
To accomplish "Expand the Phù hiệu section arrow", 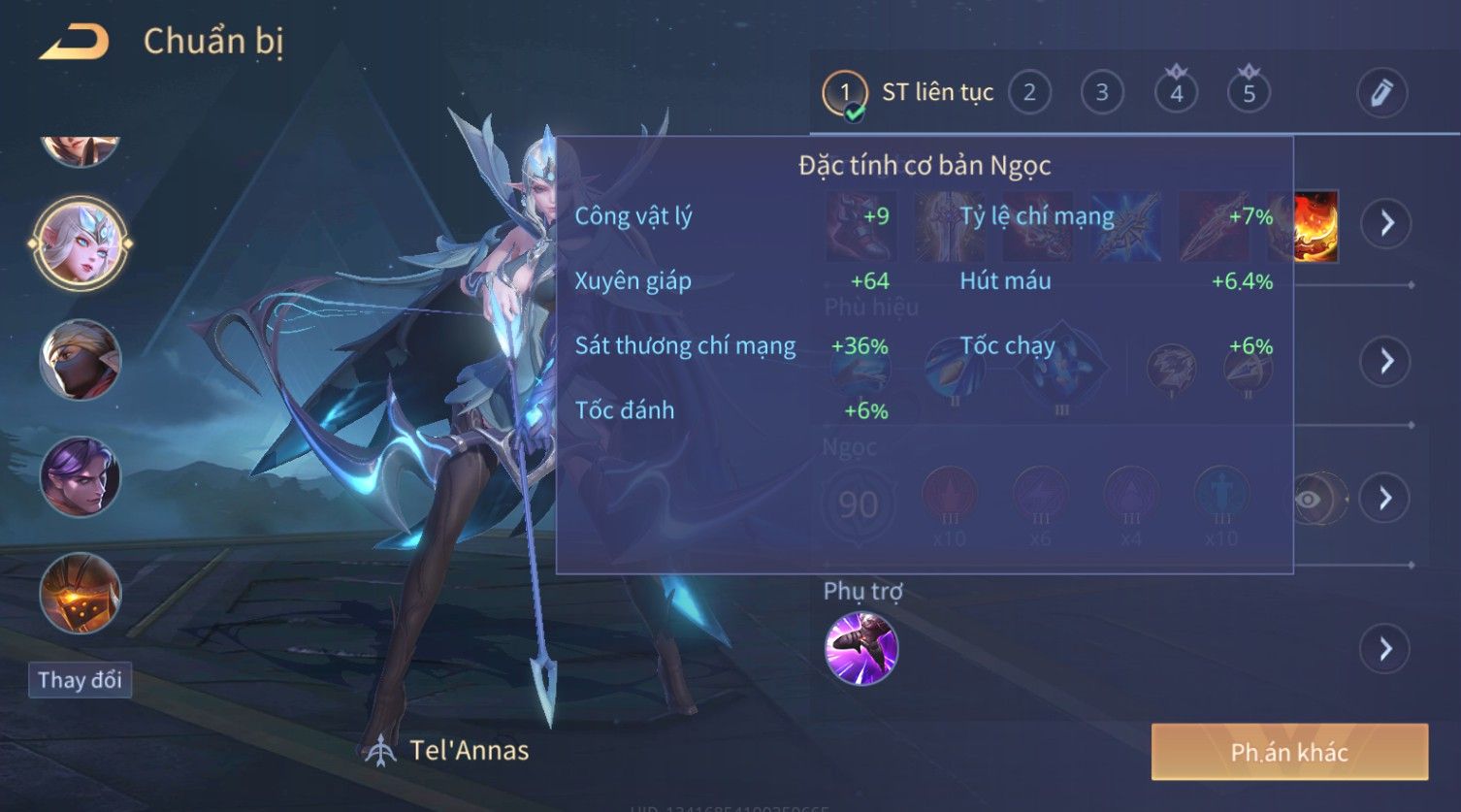I will click(x=1385, y=362).
